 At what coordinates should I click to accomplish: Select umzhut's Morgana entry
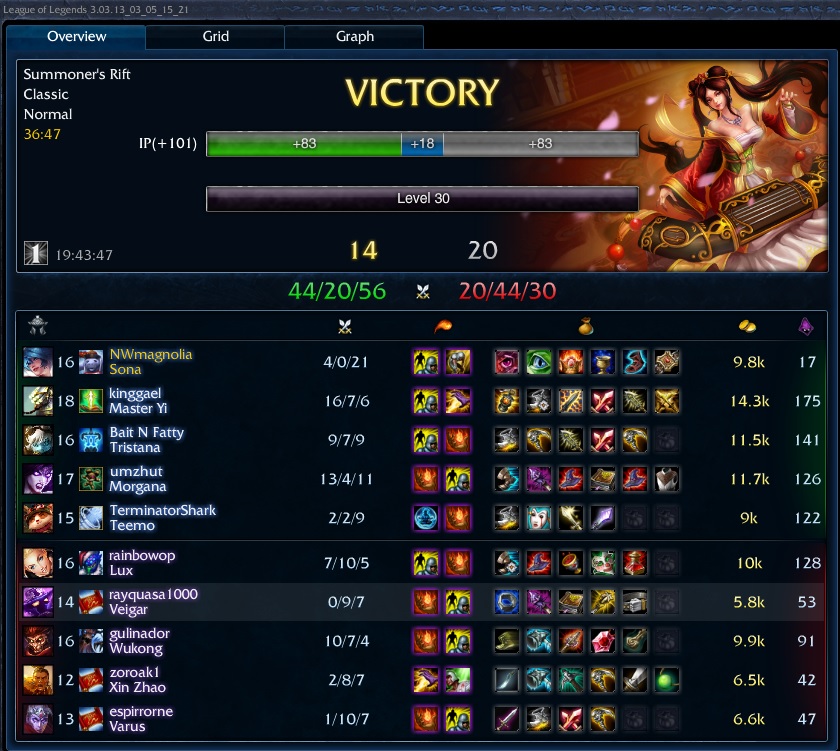click(x=136, y=479)
